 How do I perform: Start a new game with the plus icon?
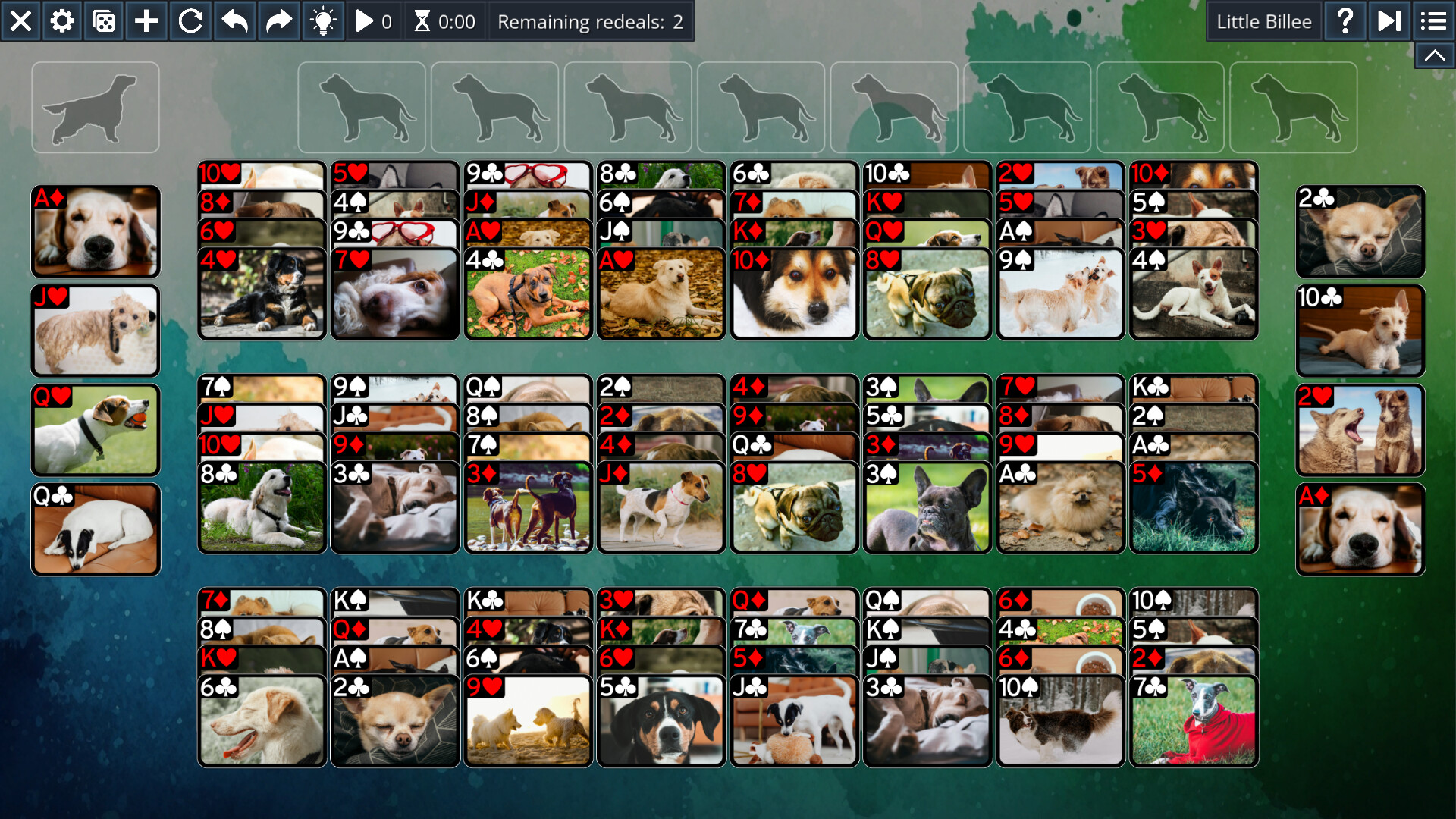pyautogui.click(x=146, y=21)
